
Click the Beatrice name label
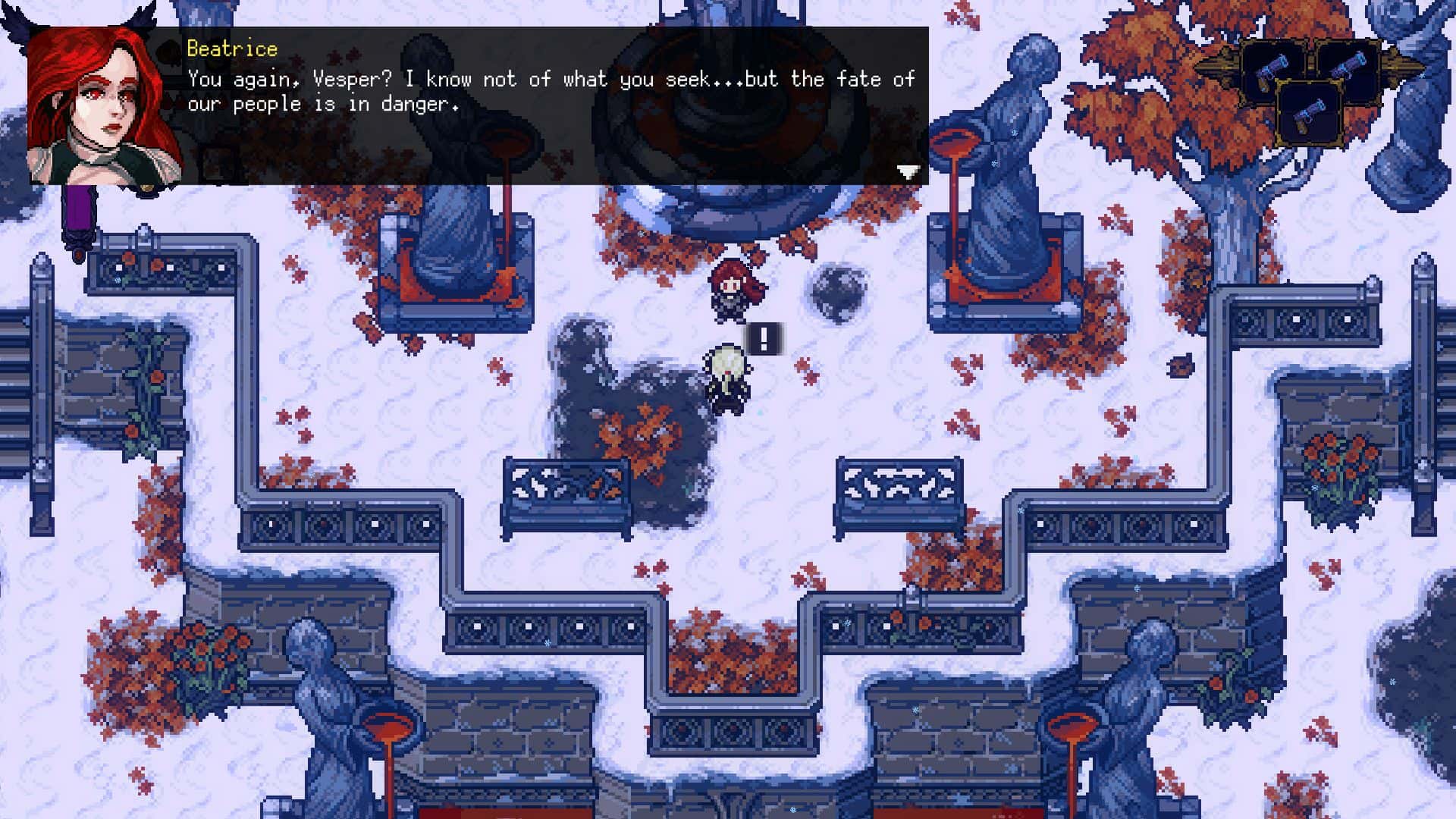tap(231, 49)
